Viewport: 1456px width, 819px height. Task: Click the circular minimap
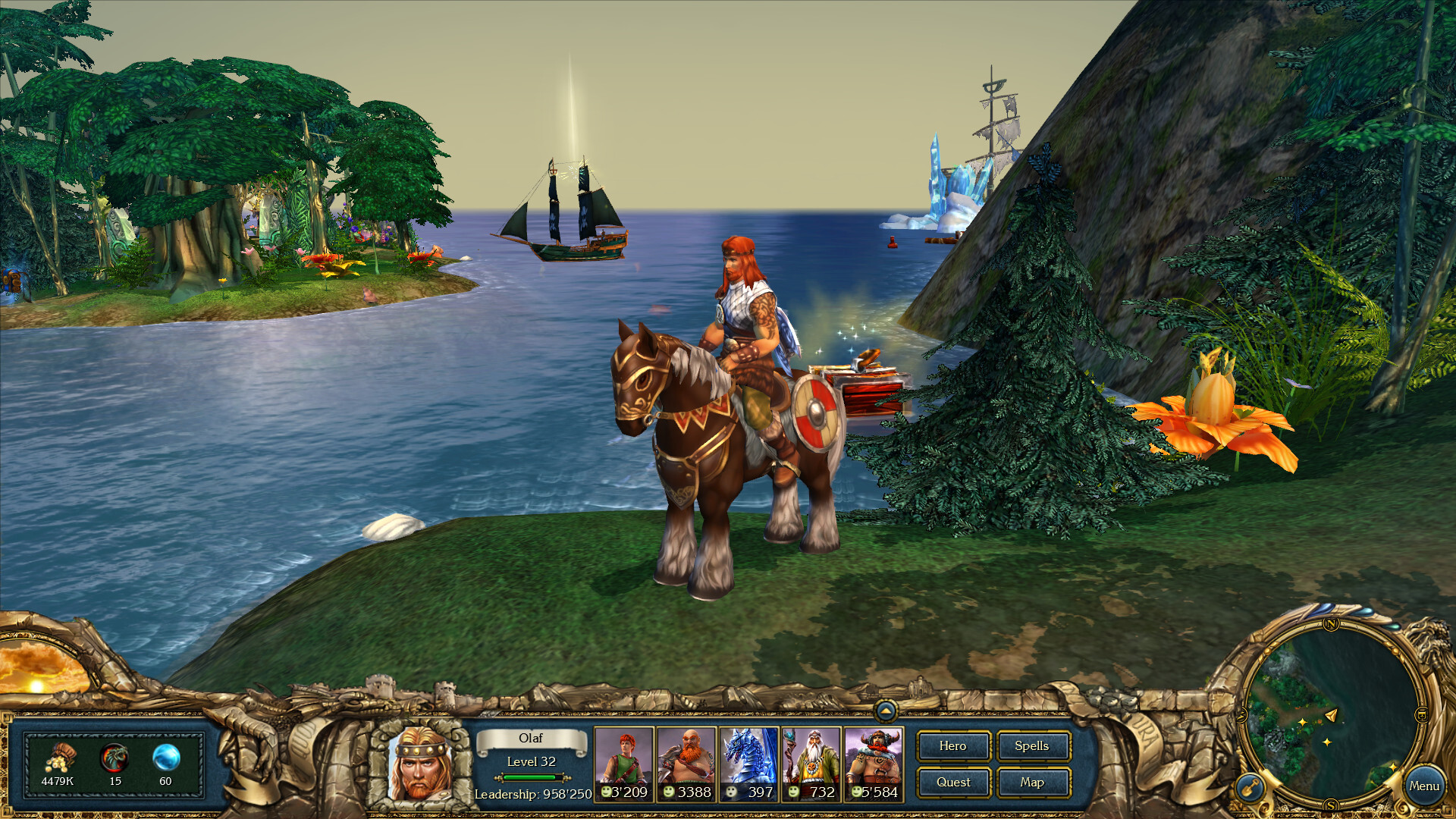(x=1331, y=713)
